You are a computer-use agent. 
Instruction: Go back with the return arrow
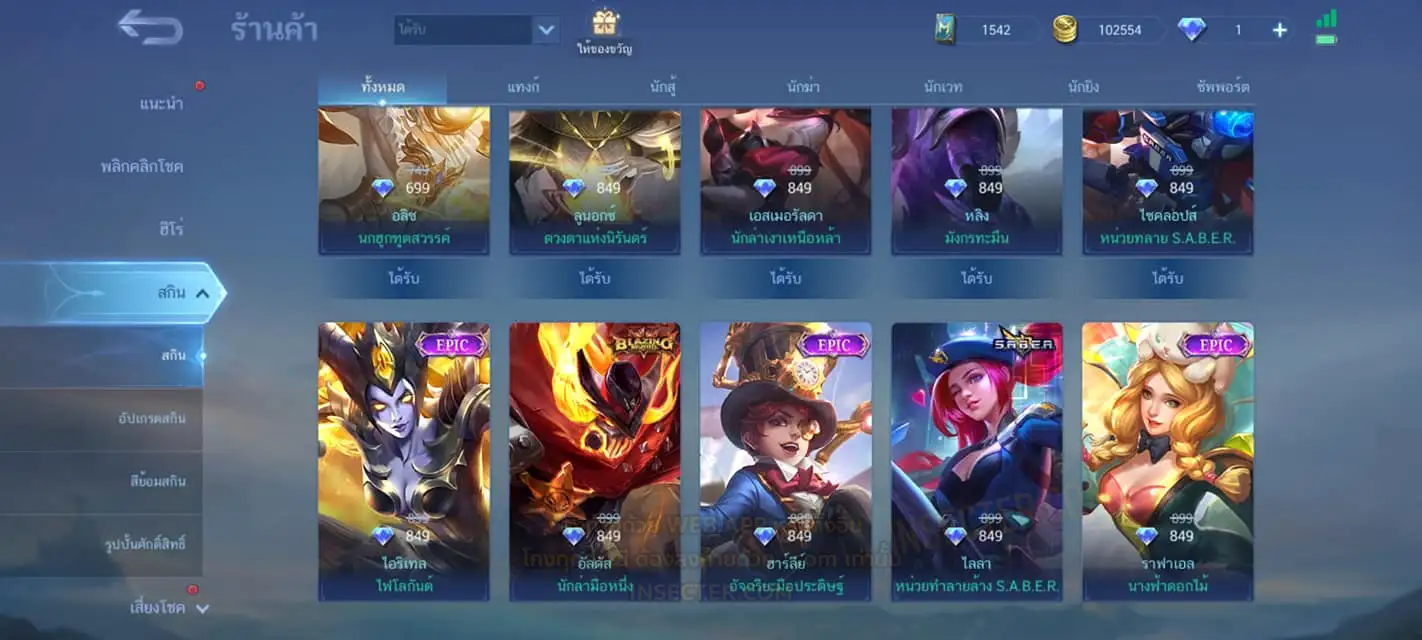(x=150, y=27)
